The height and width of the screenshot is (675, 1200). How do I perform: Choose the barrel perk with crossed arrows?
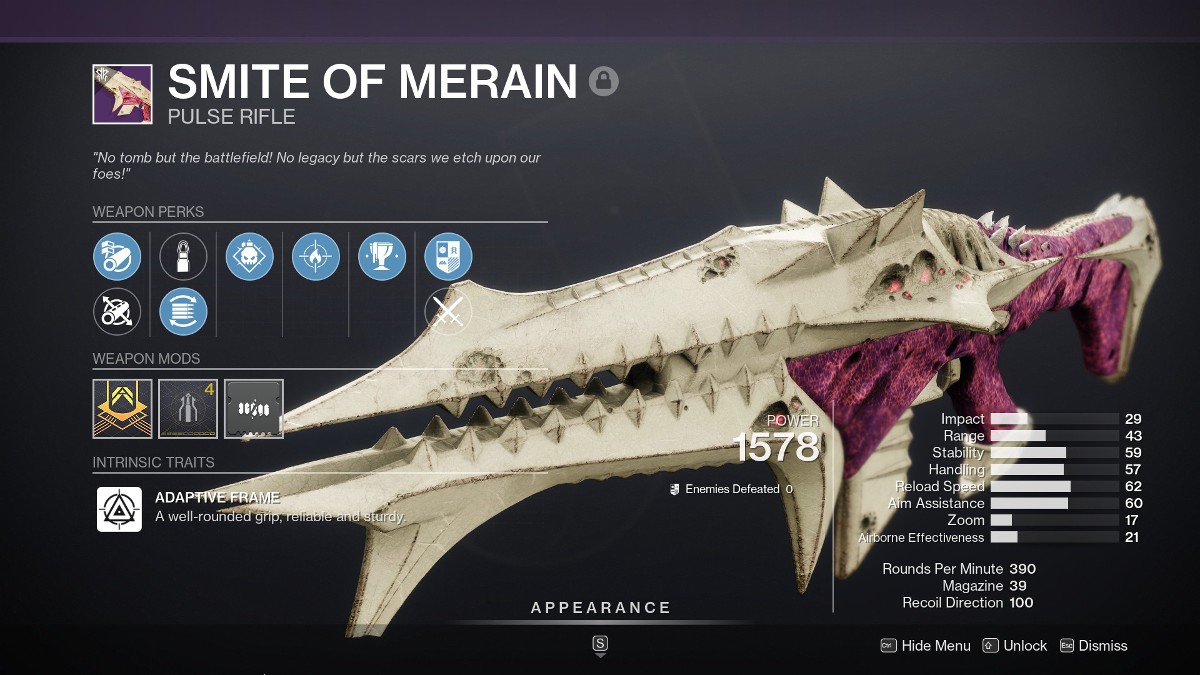coord(117,311)
